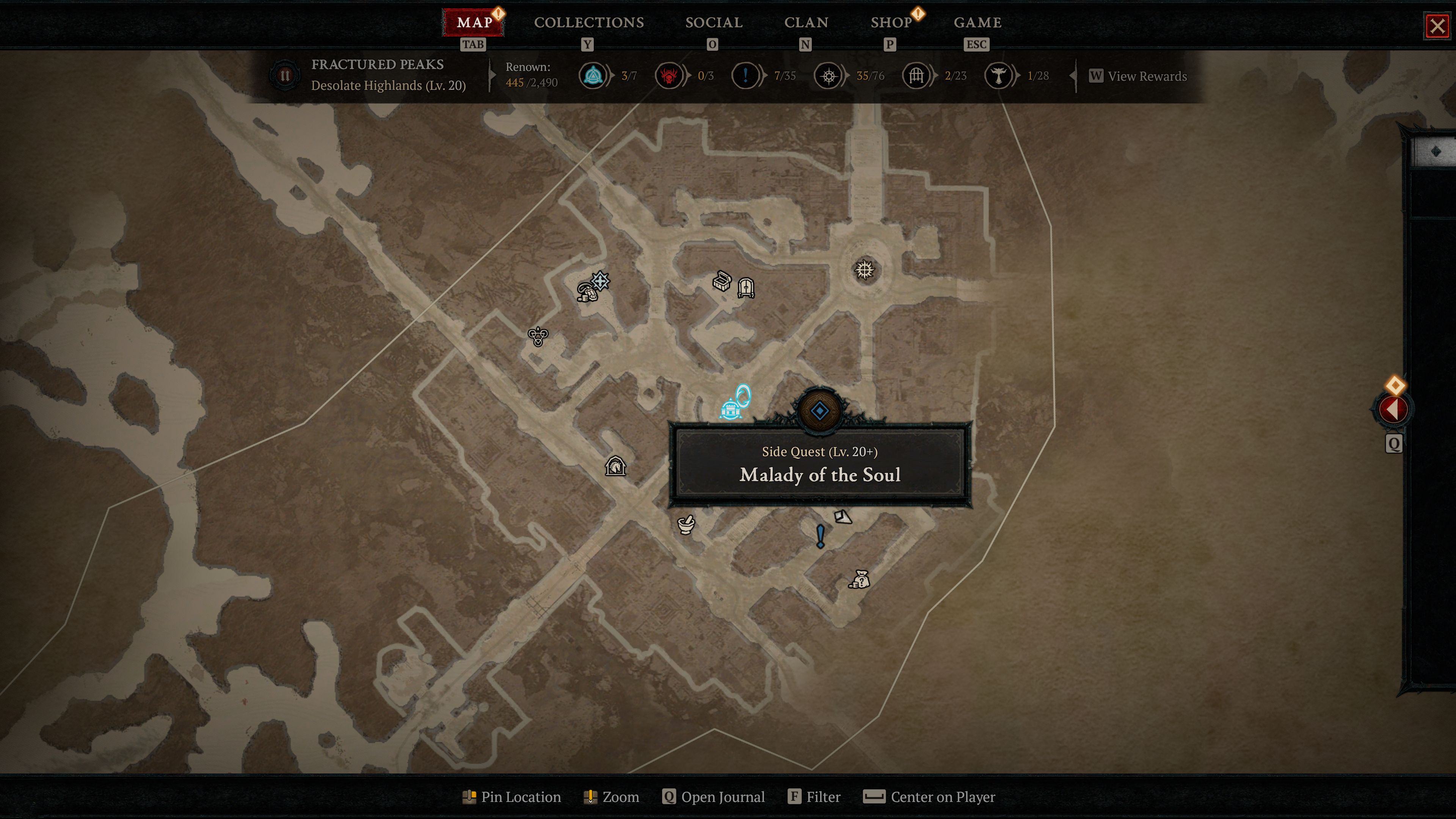This screenshot has height=819, width=1456.
Task: Select the Game menu tab
Action: (977, 23)
